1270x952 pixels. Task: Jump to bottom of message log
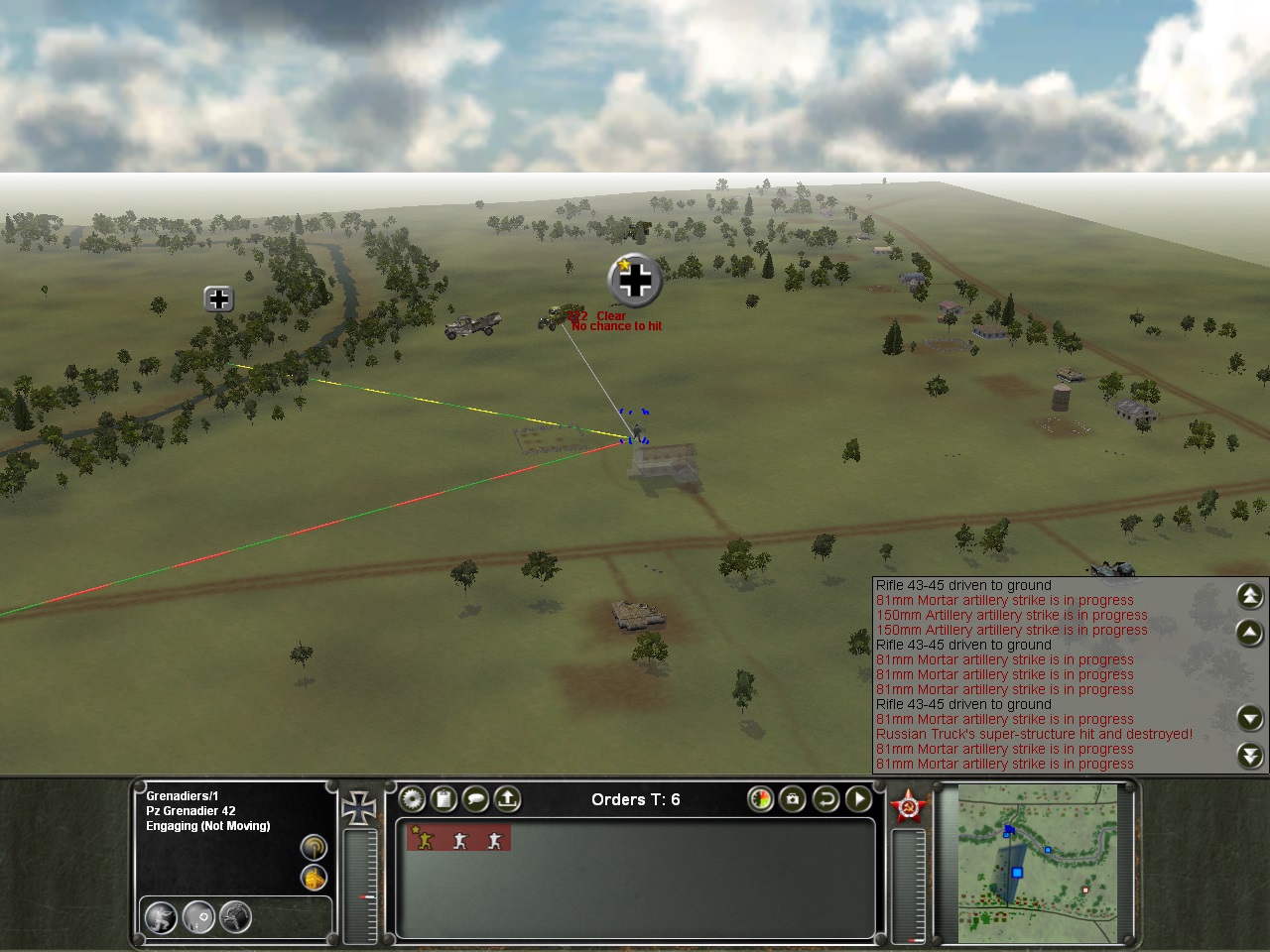tap(1250, 756)
